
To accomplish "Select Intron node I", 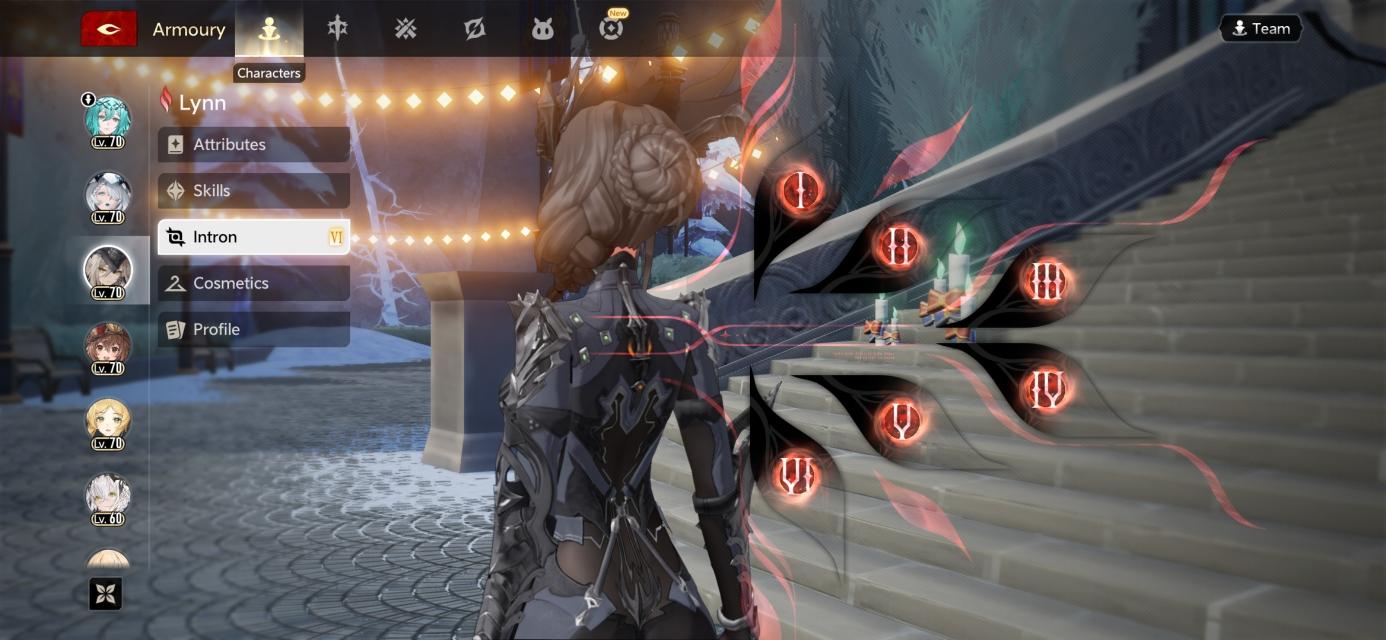I will click(800, 188).
